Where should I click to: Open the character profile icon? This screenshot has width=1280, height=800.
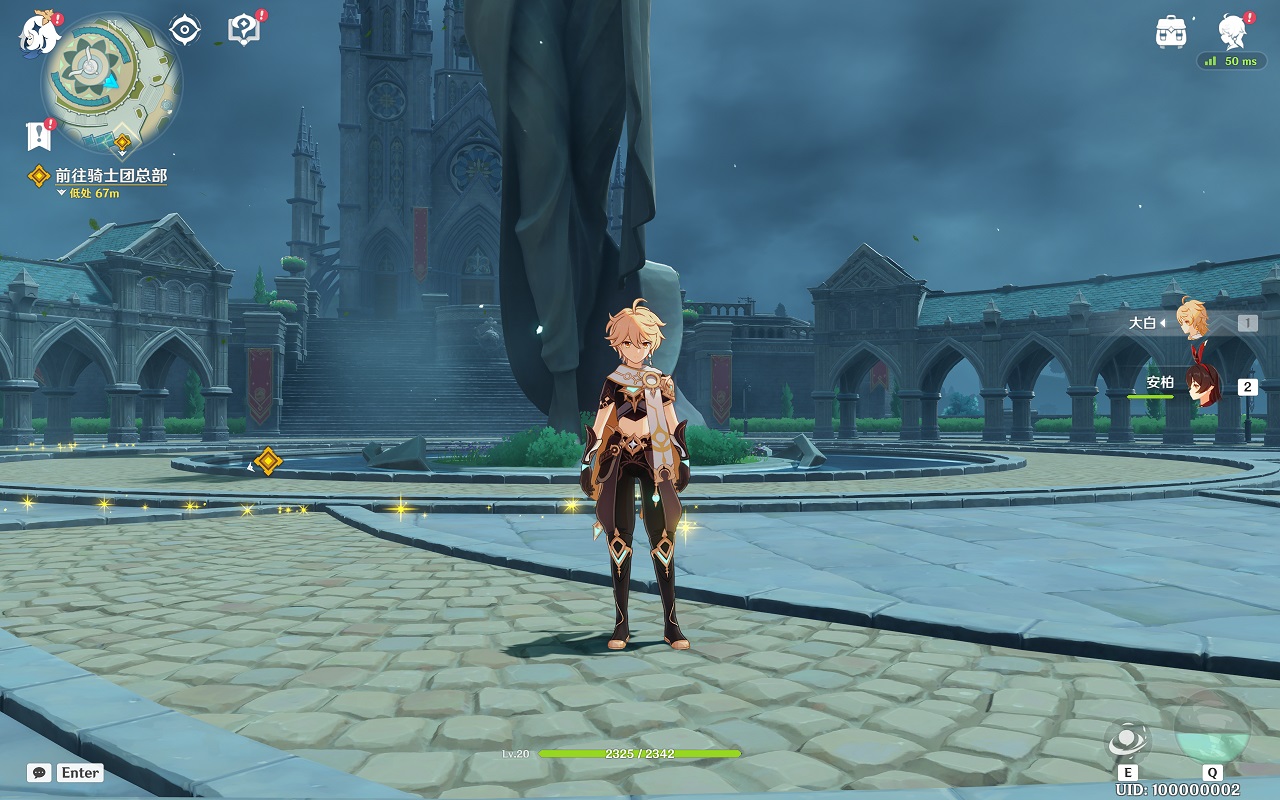(x=1232, y=32)
